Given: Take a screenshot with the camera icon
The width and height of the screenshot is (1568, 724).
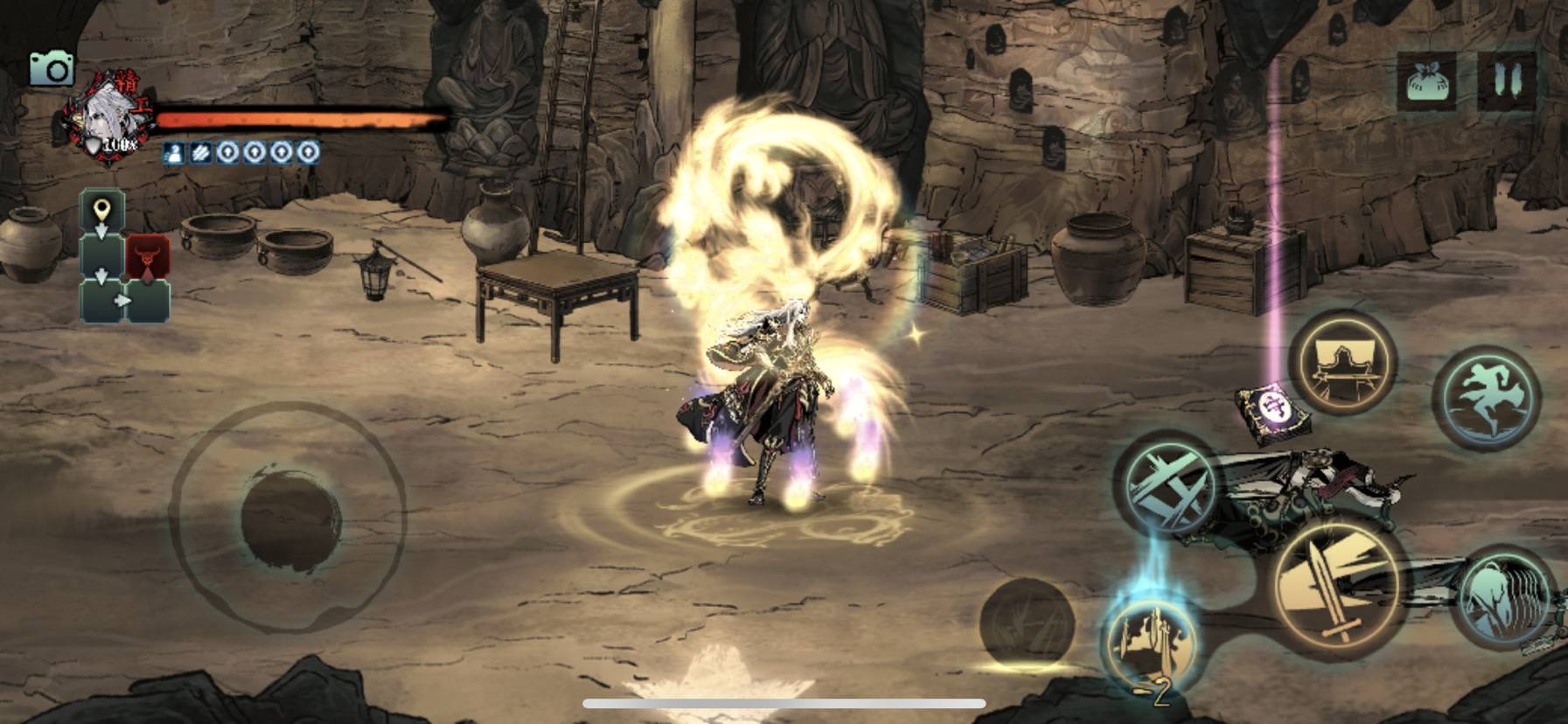Looking at the screenshot, I should tap(52, 69).
